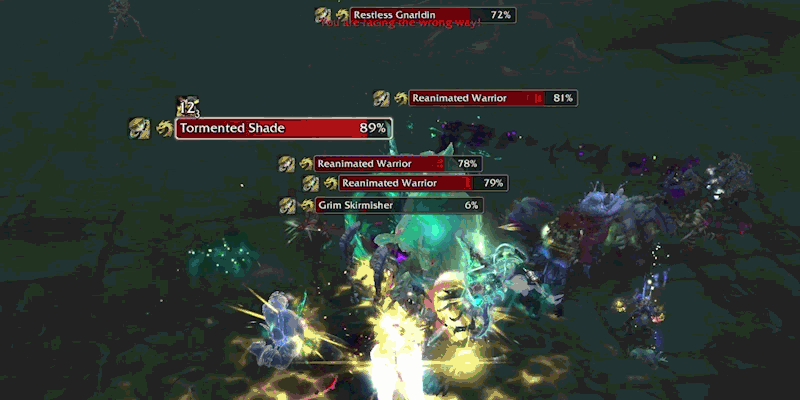This screenshot has width=800, height=400.
Task: Target the Grim Skirmisher nameplate
Action: (x=399, y=205)
